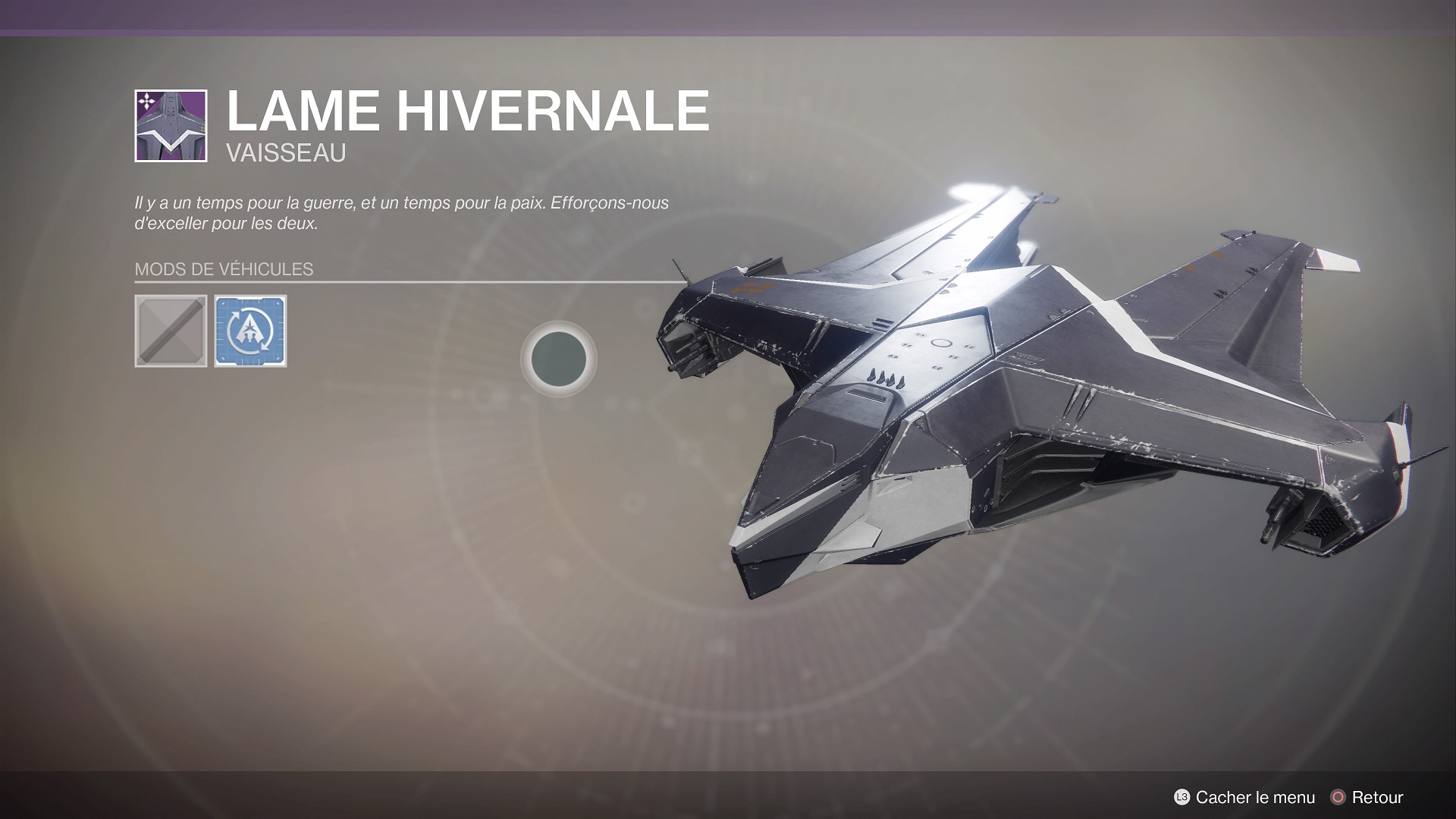This screenshot has width=1456, height=819.
Task: Click the Lame Hivernale ship icon
Action: pos(171,126)
